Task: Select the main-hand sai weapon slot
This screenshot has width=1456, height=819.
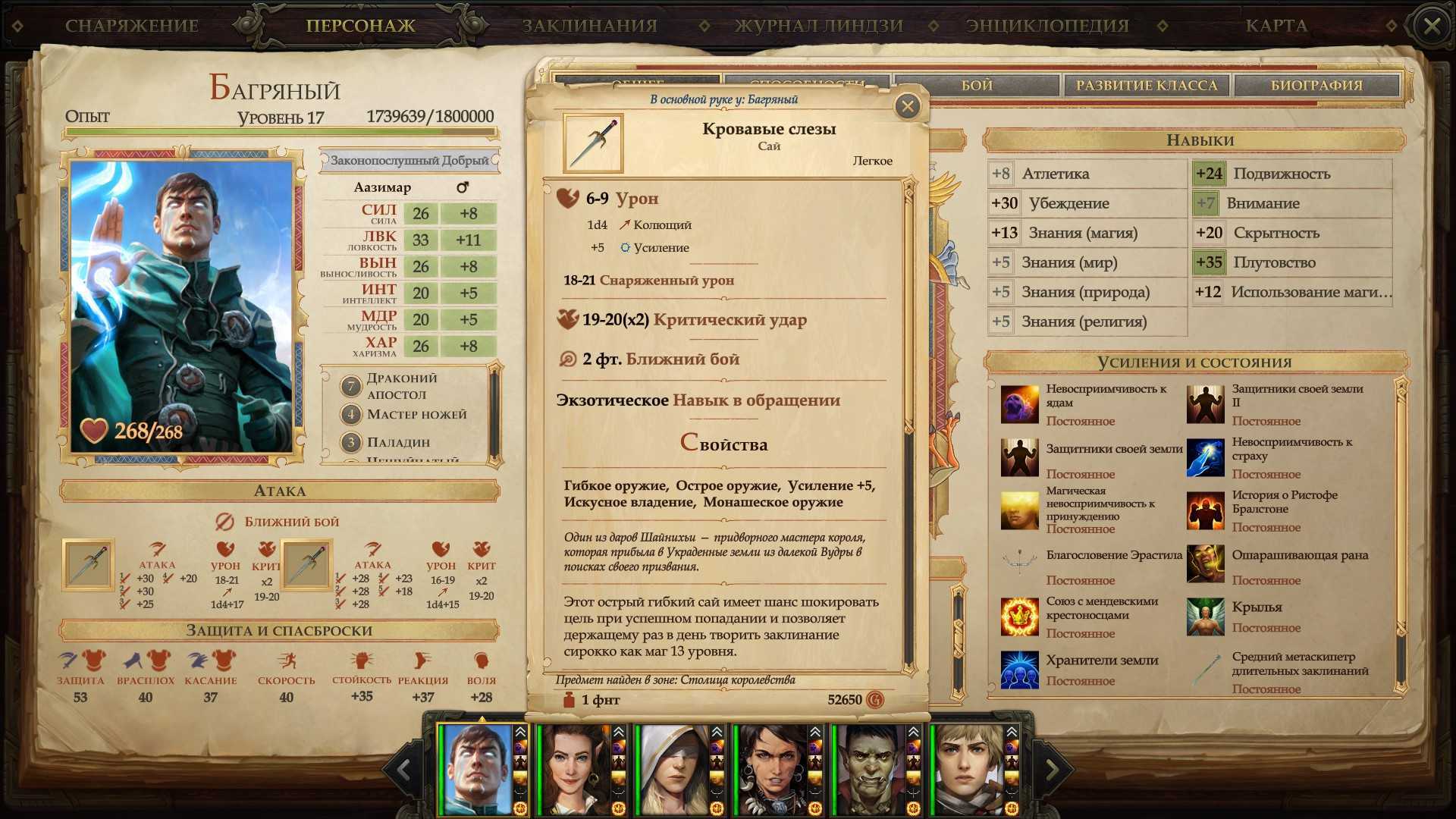Action: click(x=88, y=565)
